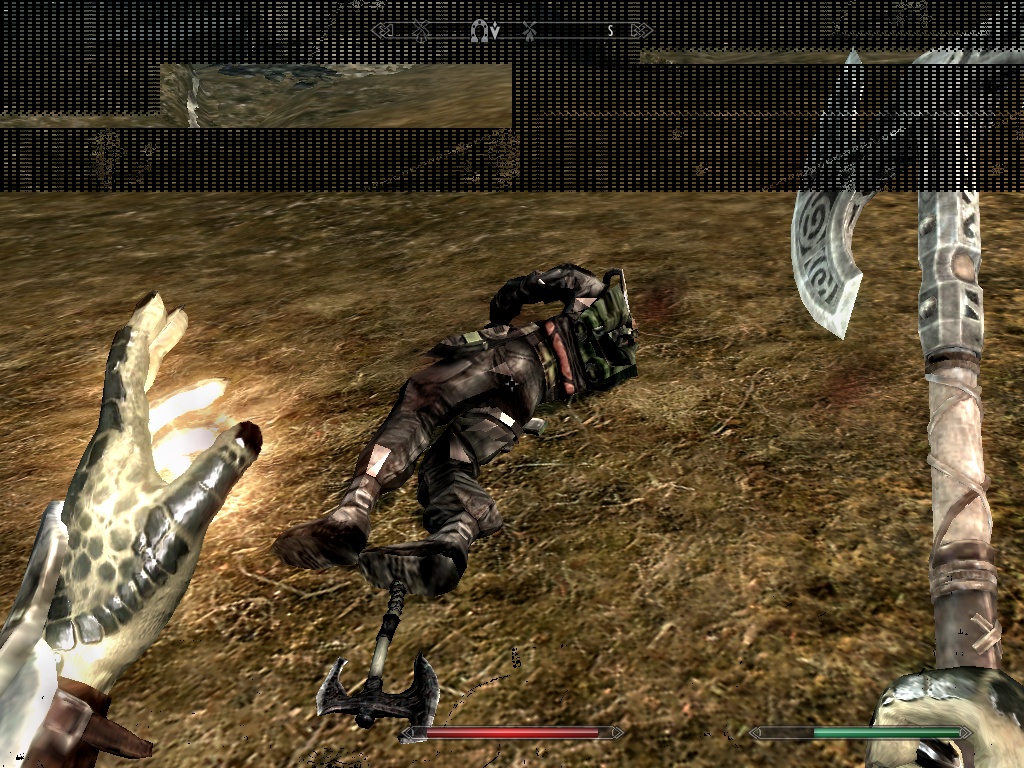Select the quest arrow marker on the compass
Viewport: 1024px width, 768px height.
pyautogui.click(x=494, y=32)
